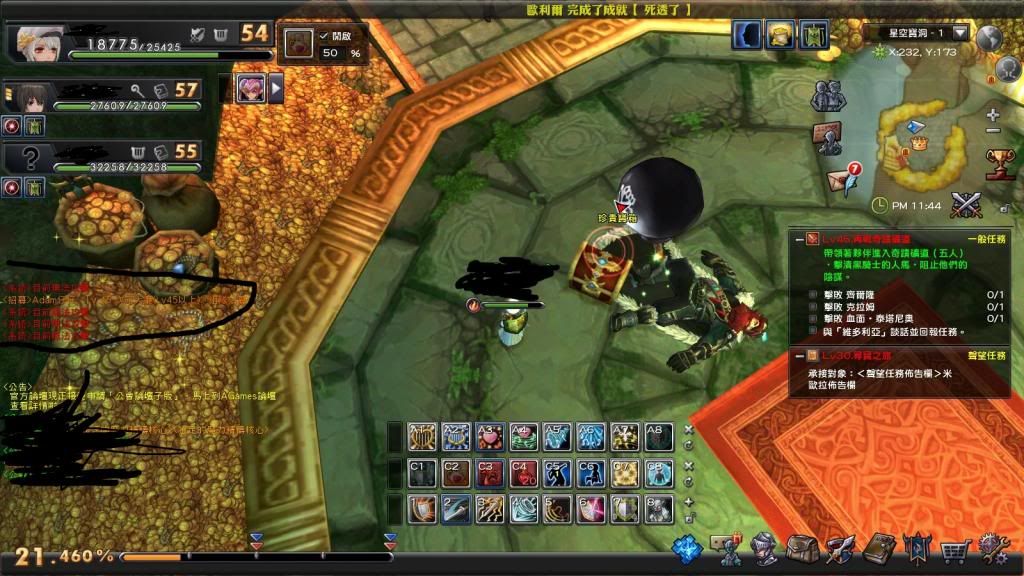
Task: Click the trophy achievements icon
Action: coord(999,162)
